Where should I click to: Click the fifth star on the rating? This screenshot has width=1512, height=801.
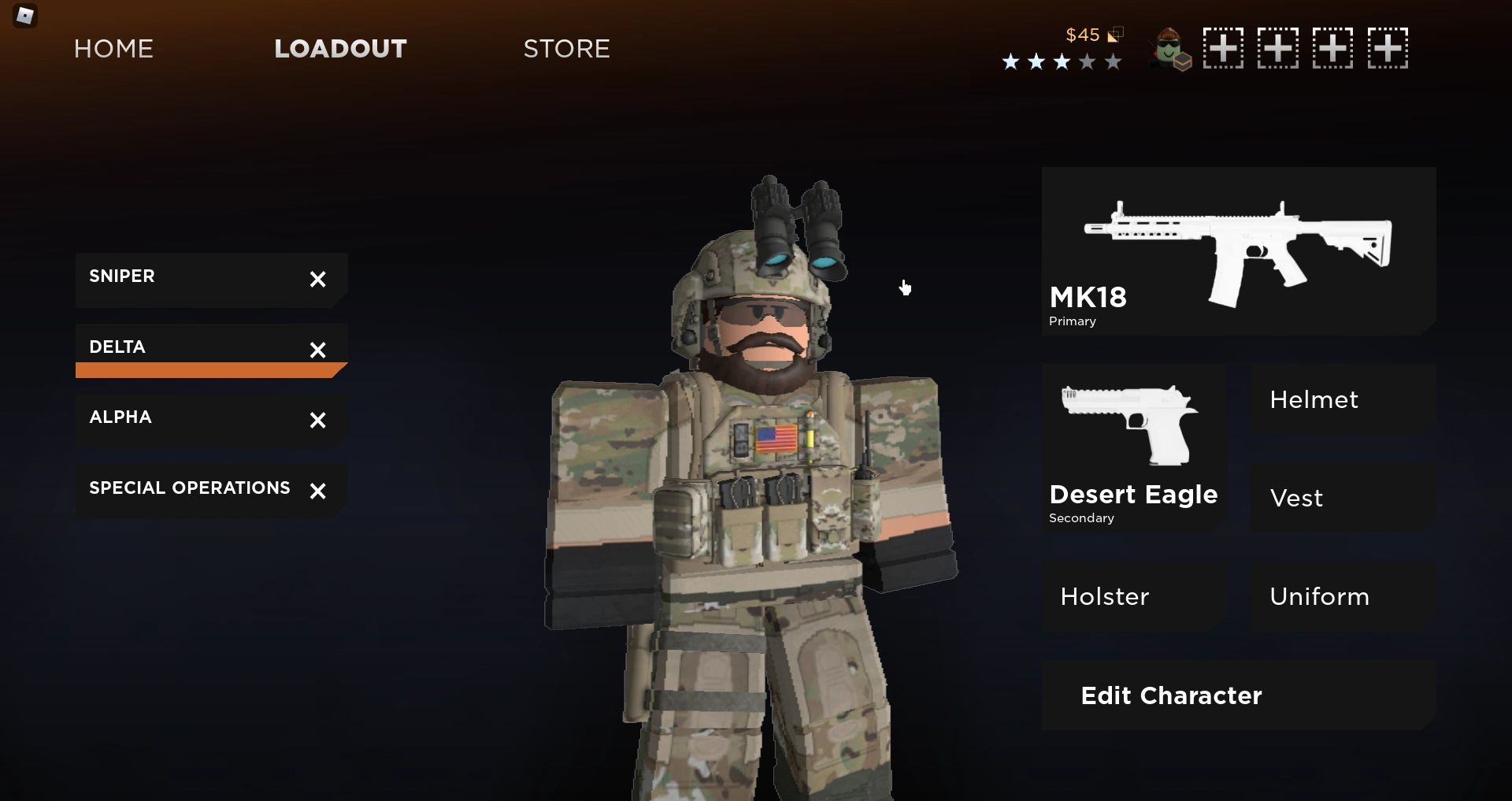coord(1114,61)
